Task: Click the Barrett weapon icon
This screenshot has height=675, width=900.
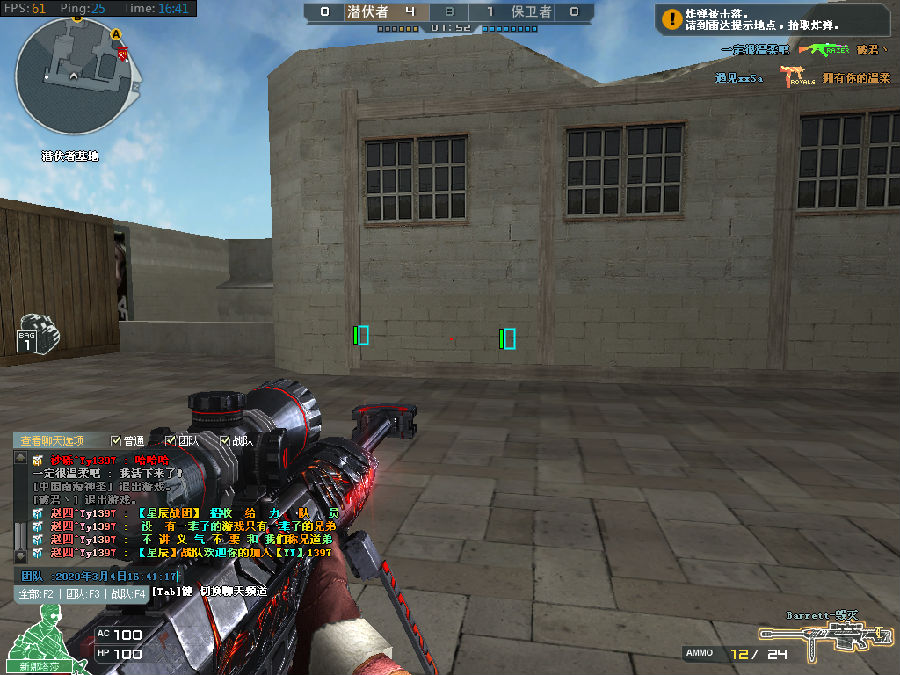Action: pyautogui.click(x=825, y=636)
